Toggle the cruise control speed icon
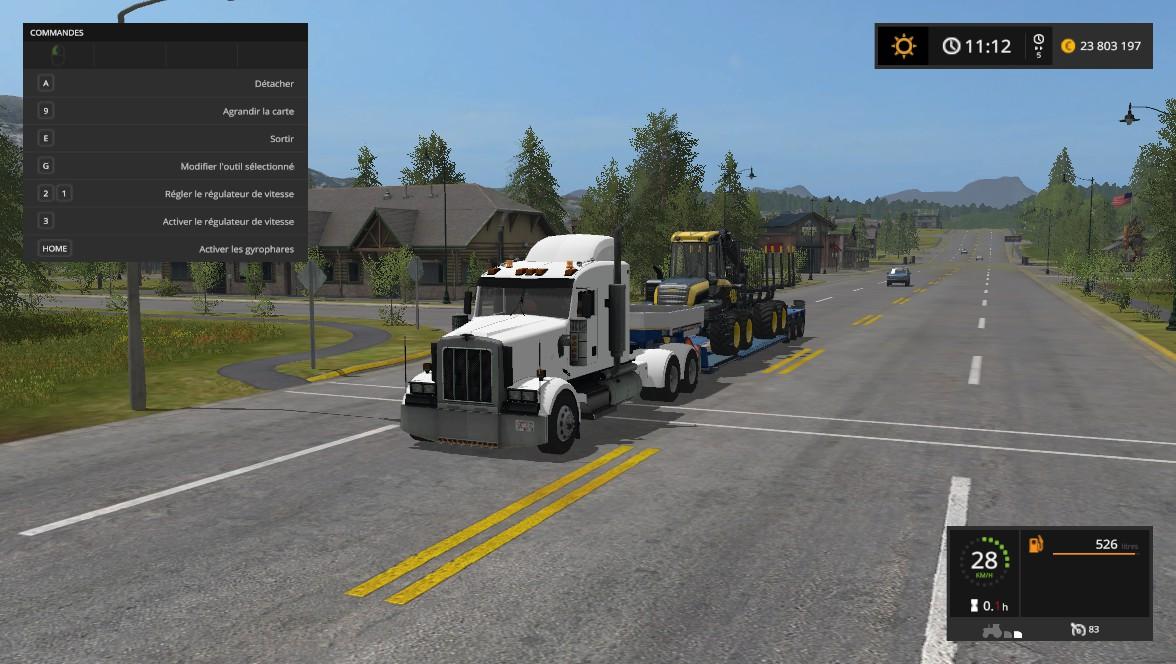This screenshot has height=664, width=1176. pyautogui.click(x=1077, y=629)
